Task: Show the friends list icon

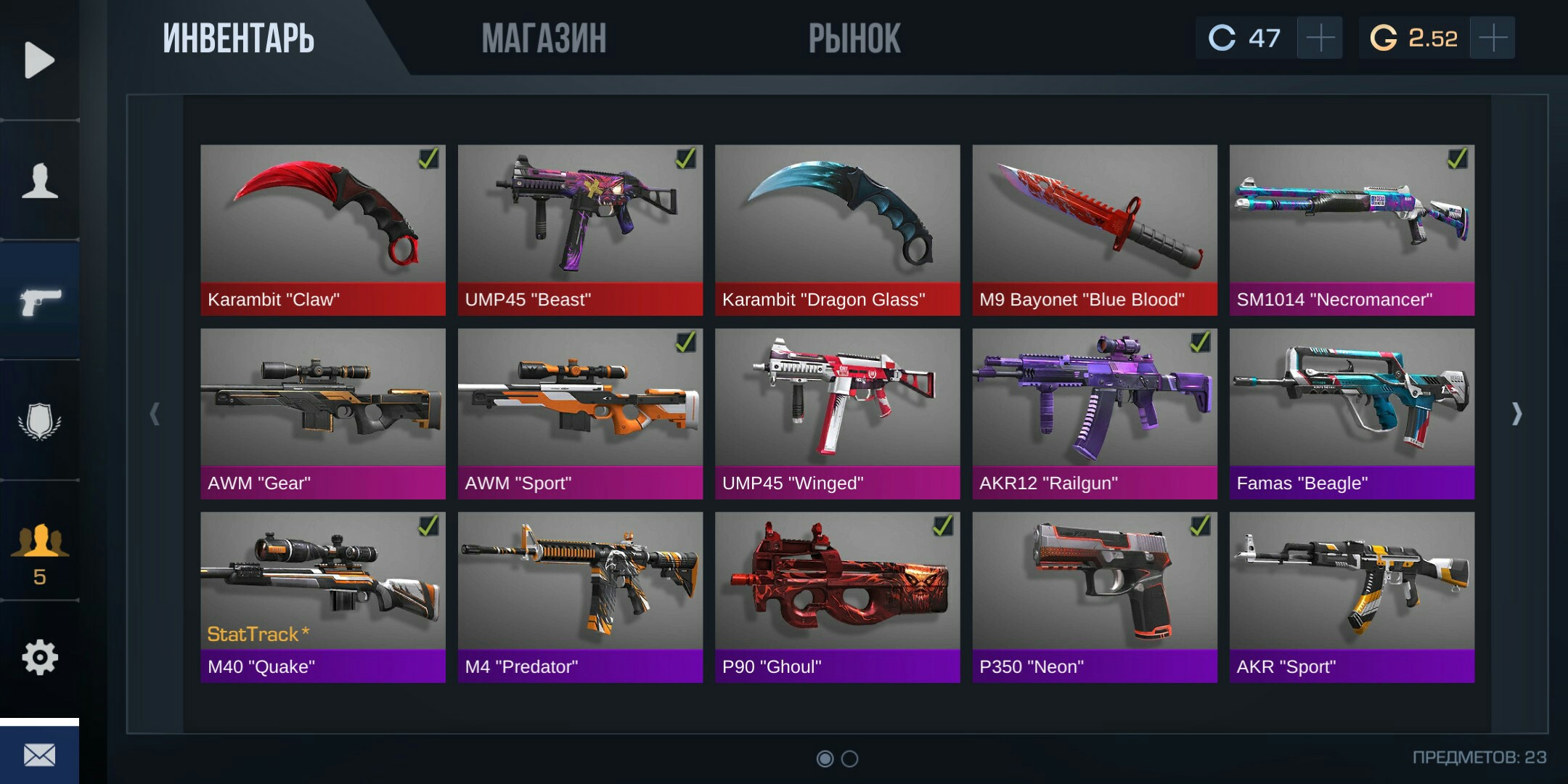Action: point(39,552)
